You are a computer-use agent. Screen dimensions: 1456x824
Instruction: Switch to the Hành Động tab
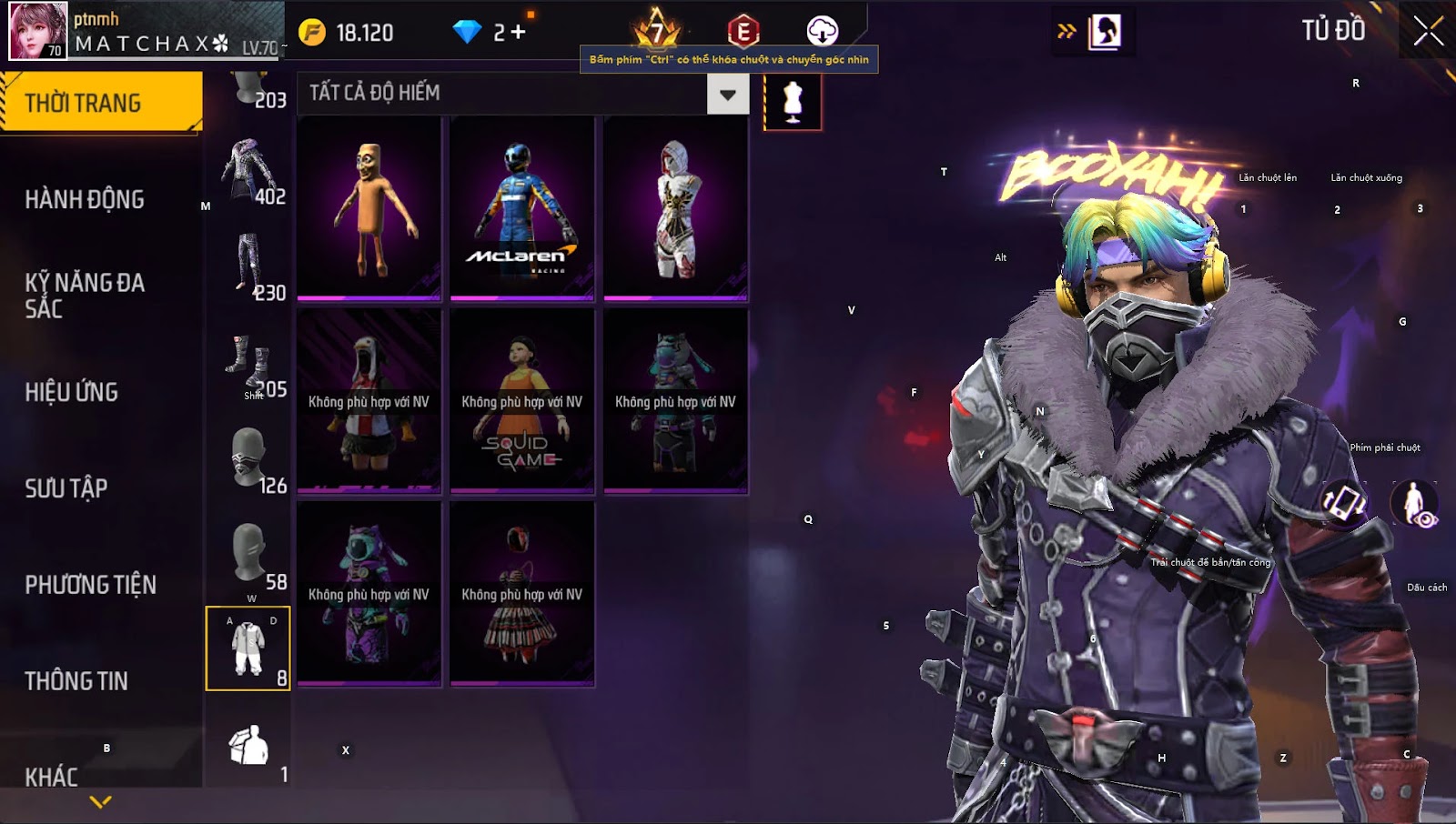coord(85,199)
